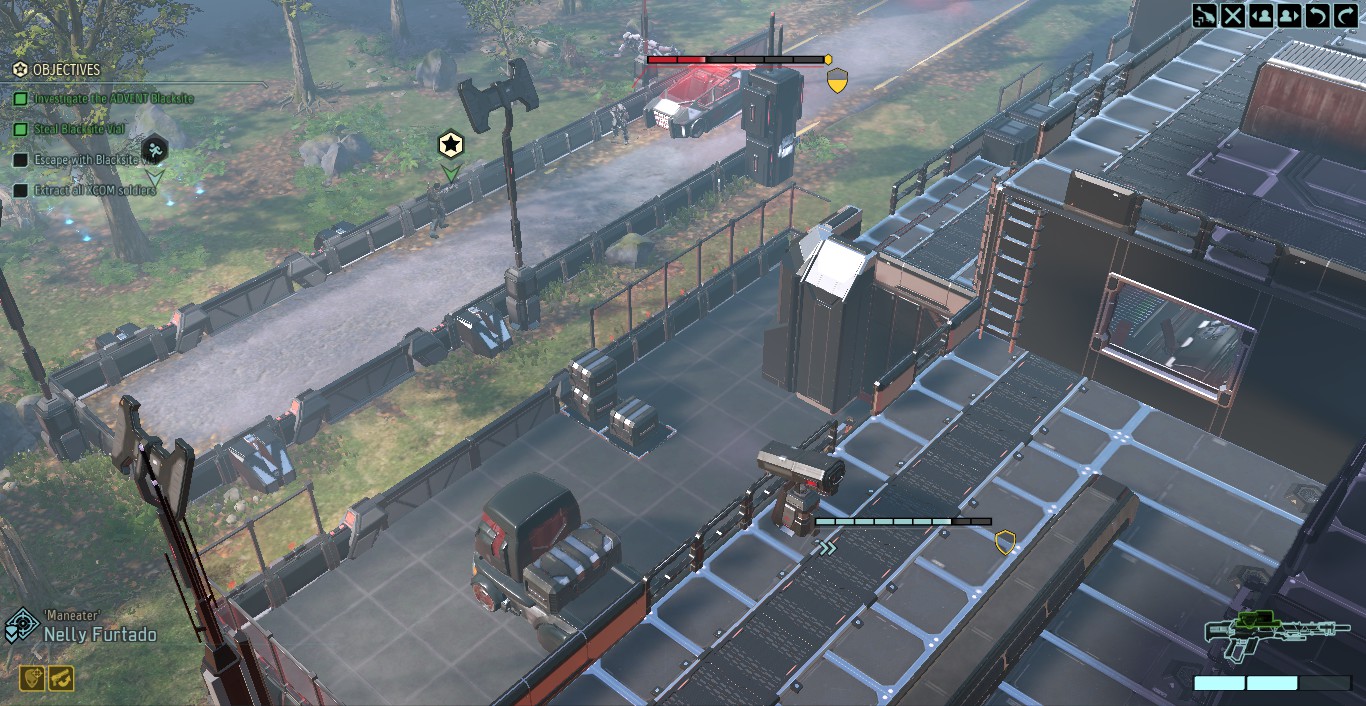Select the gold star objective marker
Image resolution: width=1366 pixels, height=706 pixels.
[451, 145]
